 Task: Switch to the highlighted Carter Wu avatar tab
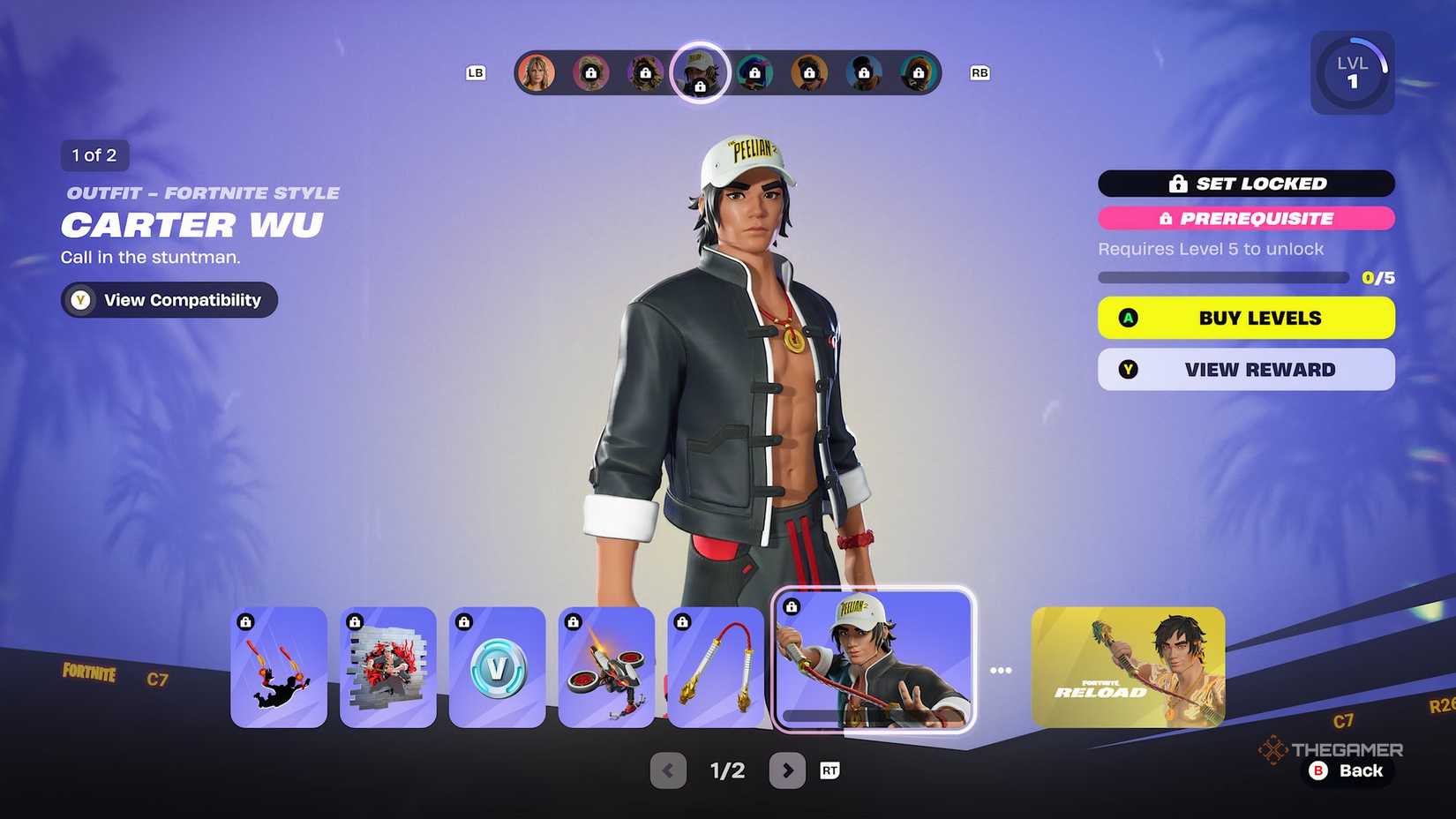(699, 73)
